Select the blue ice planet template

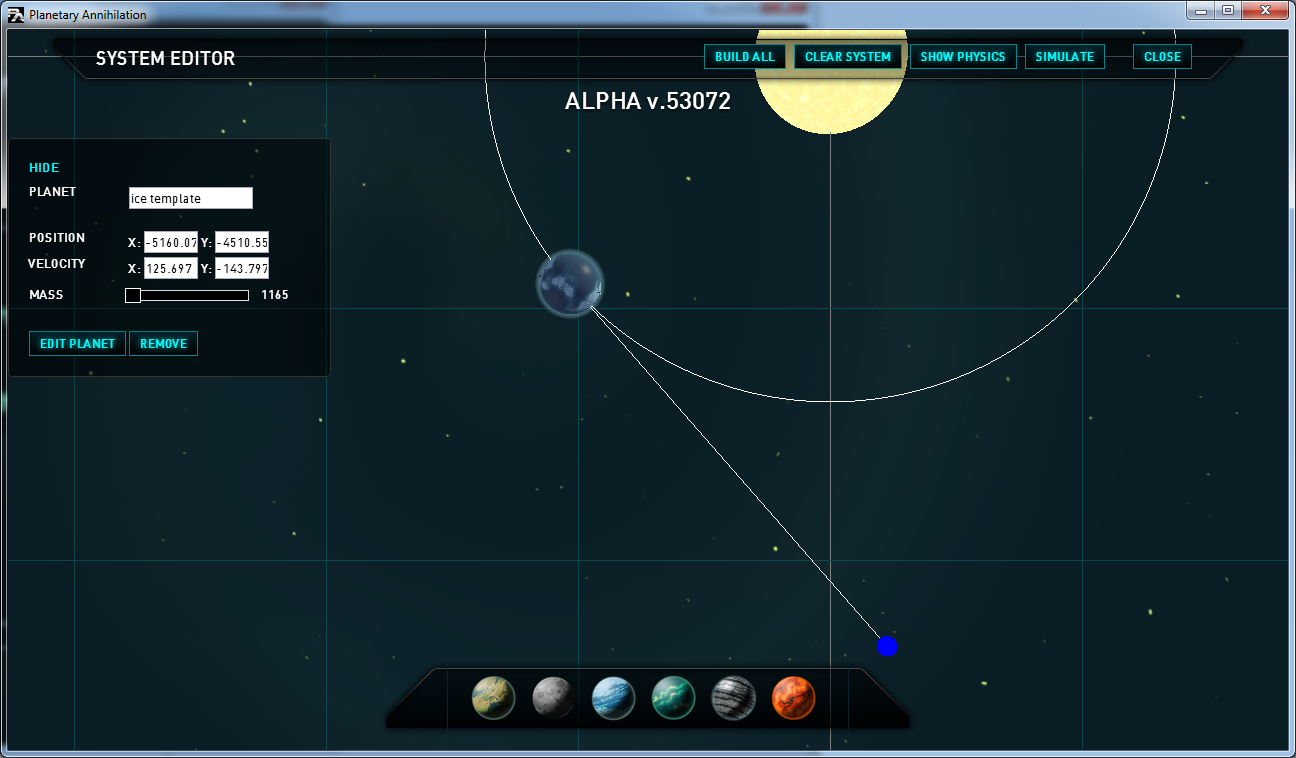coord(613,698)
